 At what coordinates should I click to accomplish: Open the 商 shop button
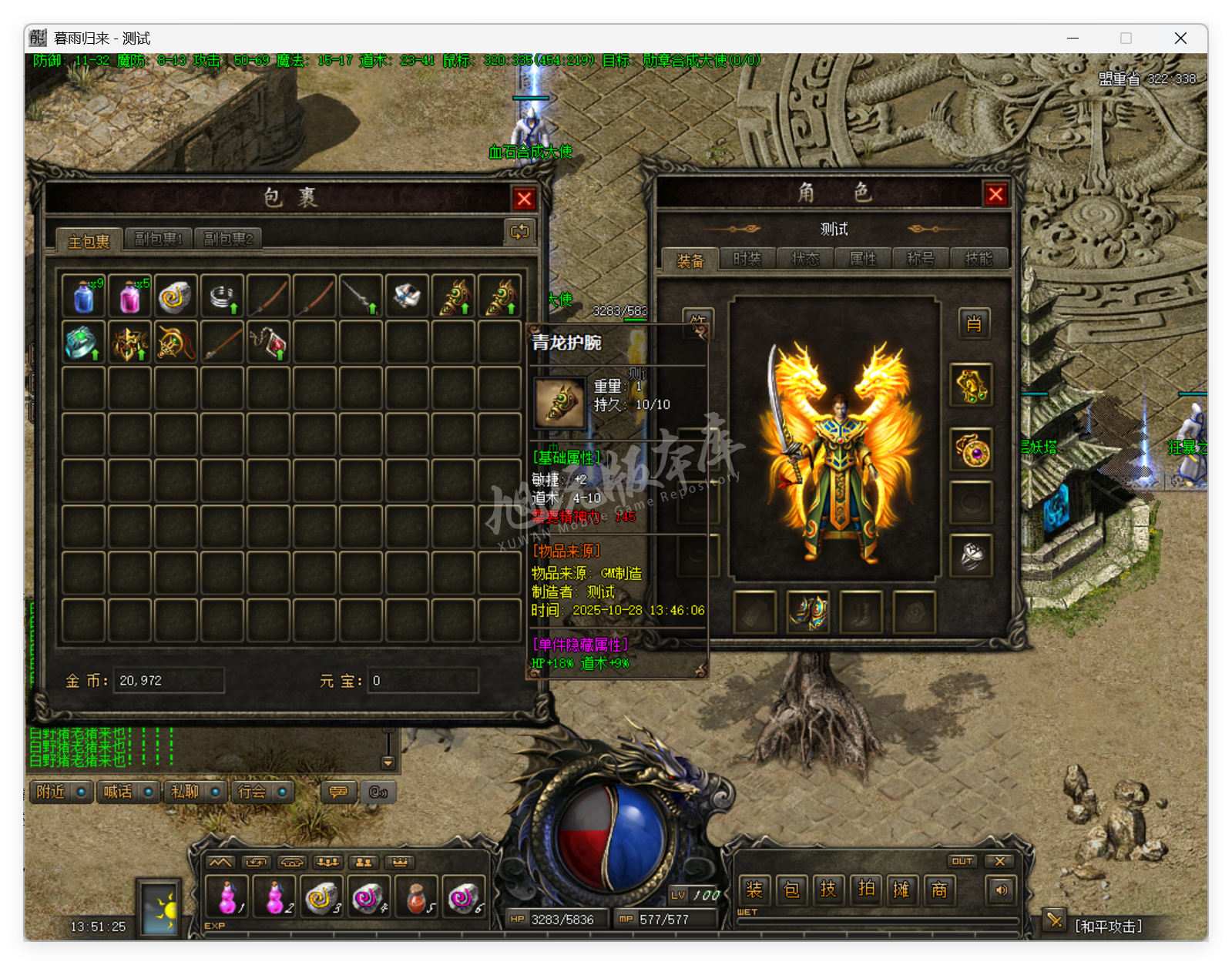pyautogui.click(x=939, y=890)
